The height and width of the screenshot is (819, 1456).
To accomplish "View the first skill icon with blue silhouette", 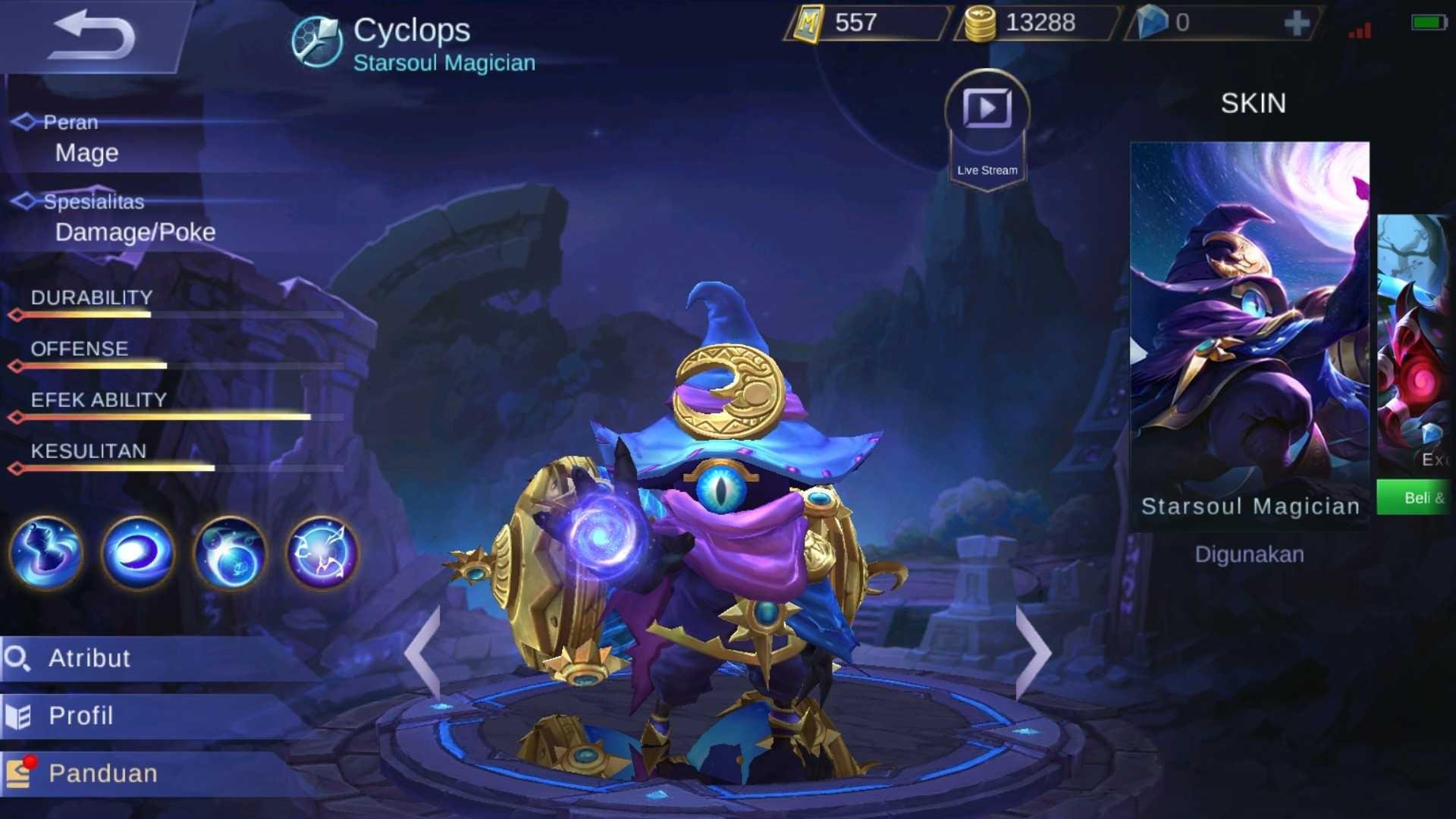I will click(45, 554).
